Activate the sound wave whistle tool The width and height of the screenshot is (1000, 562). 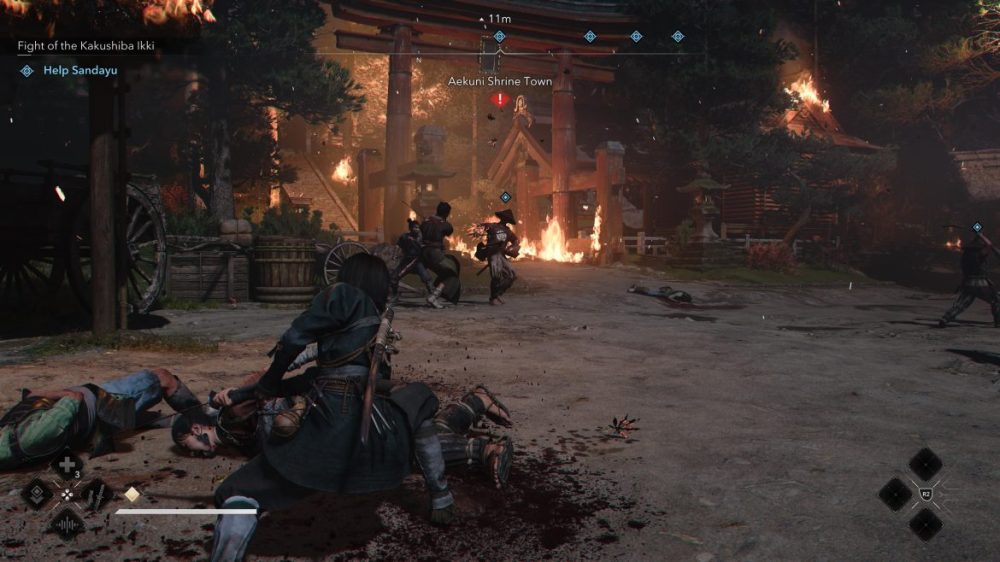(67, 522)
